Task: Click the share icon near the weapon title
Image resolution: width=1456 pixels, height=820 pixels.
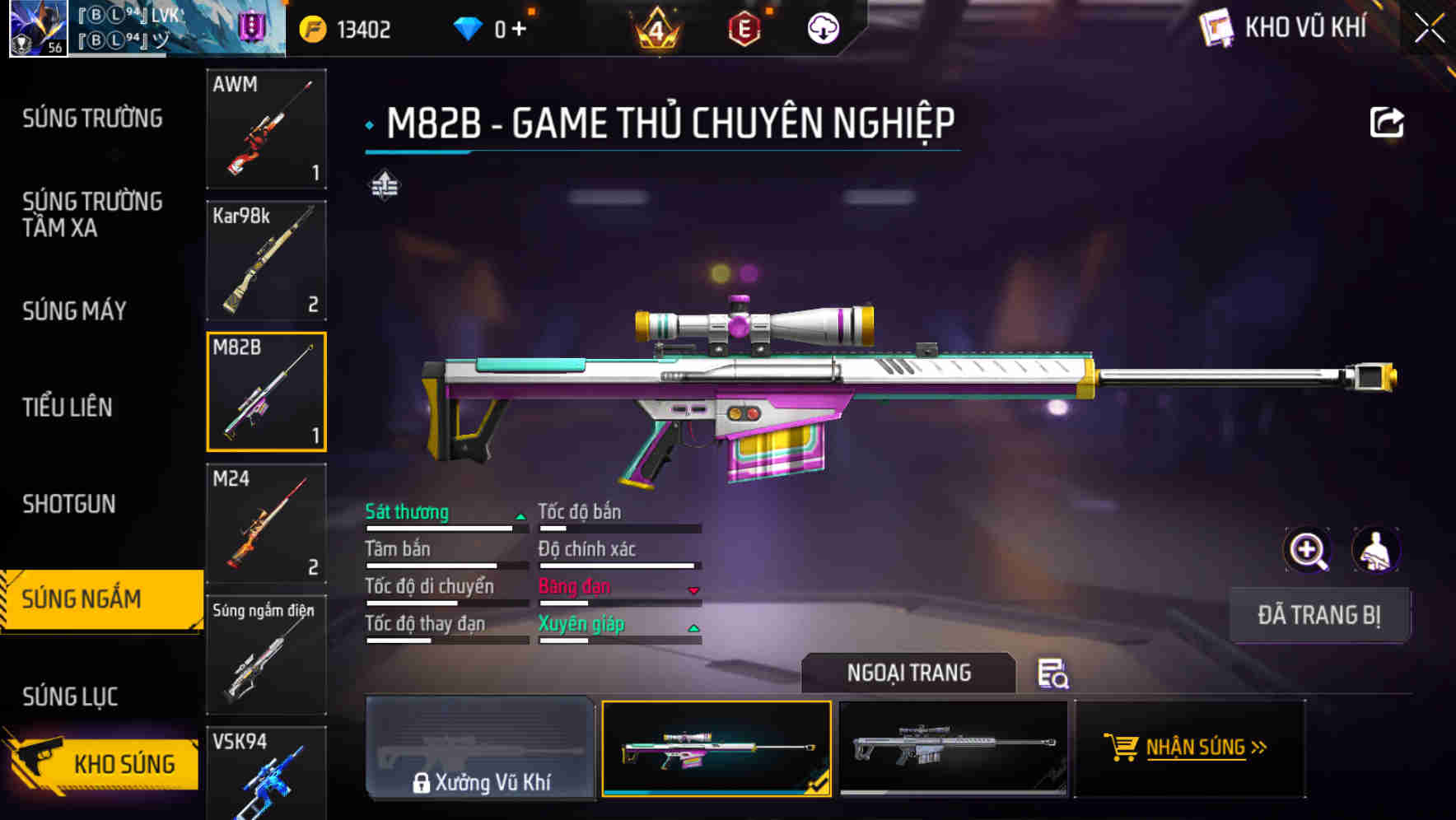Action: point(1387,120)
